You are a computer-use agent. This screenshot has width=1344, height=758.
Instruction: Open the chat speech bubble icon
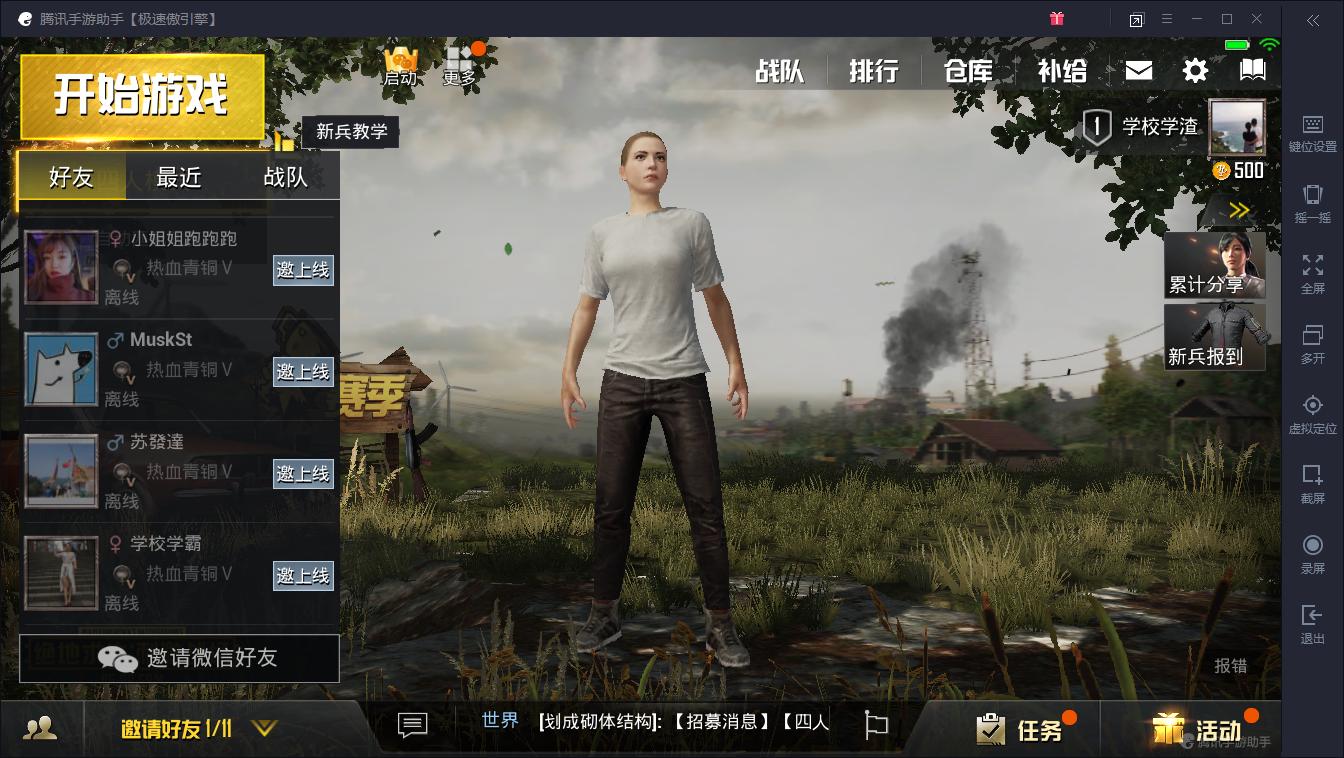click(x=412, y=725)
